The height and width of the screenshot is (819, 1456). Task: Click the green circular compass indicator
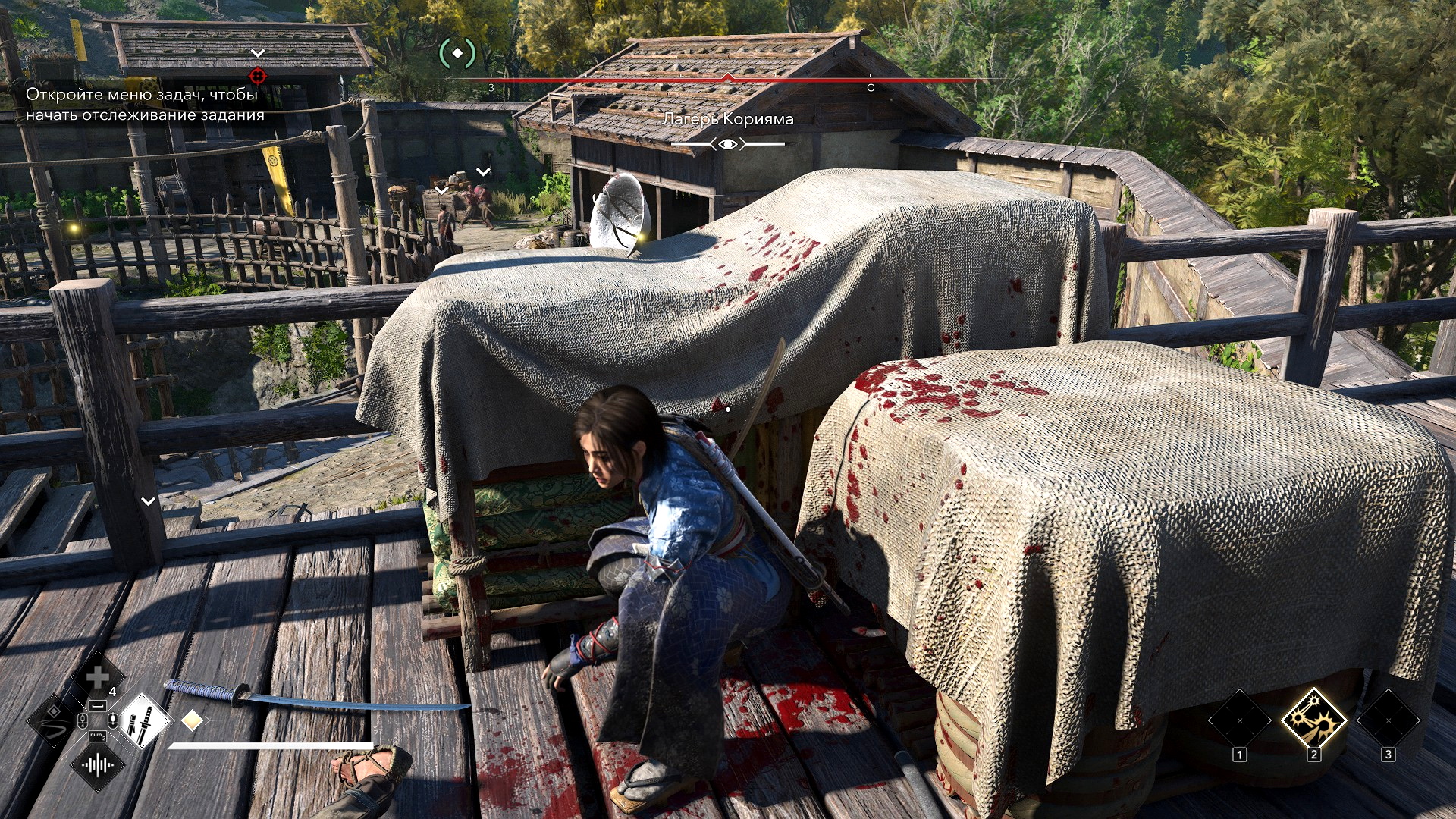click(457, 53)
